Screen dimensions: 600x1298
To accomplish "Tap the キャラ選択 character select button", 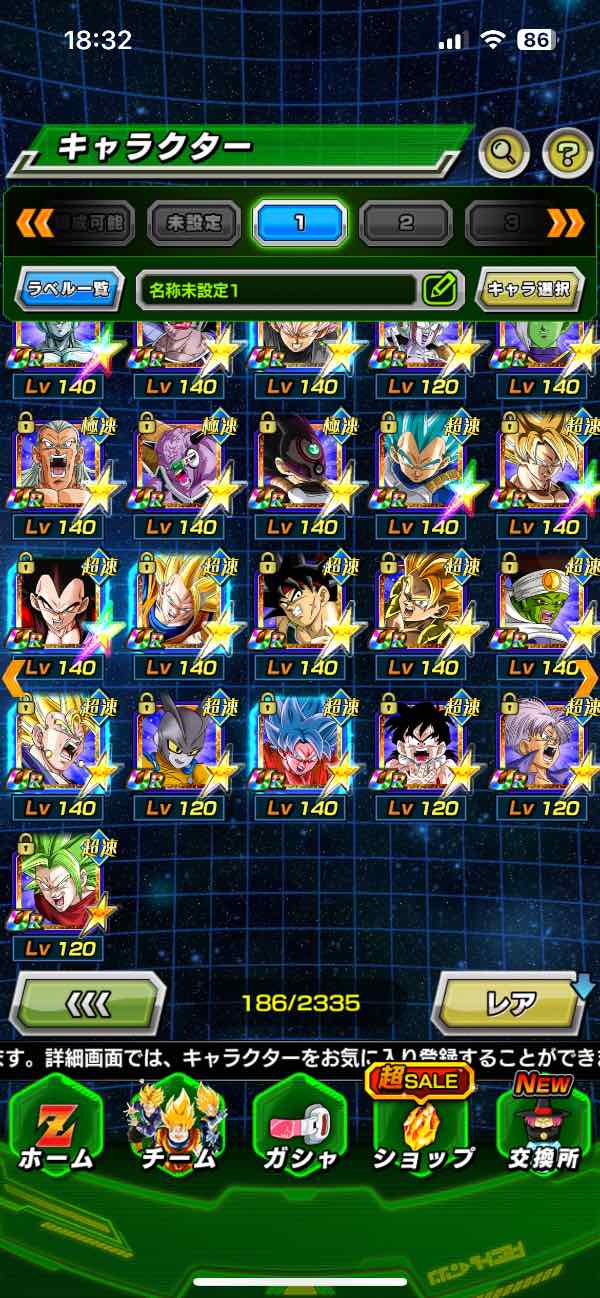I will pos(528,290).
